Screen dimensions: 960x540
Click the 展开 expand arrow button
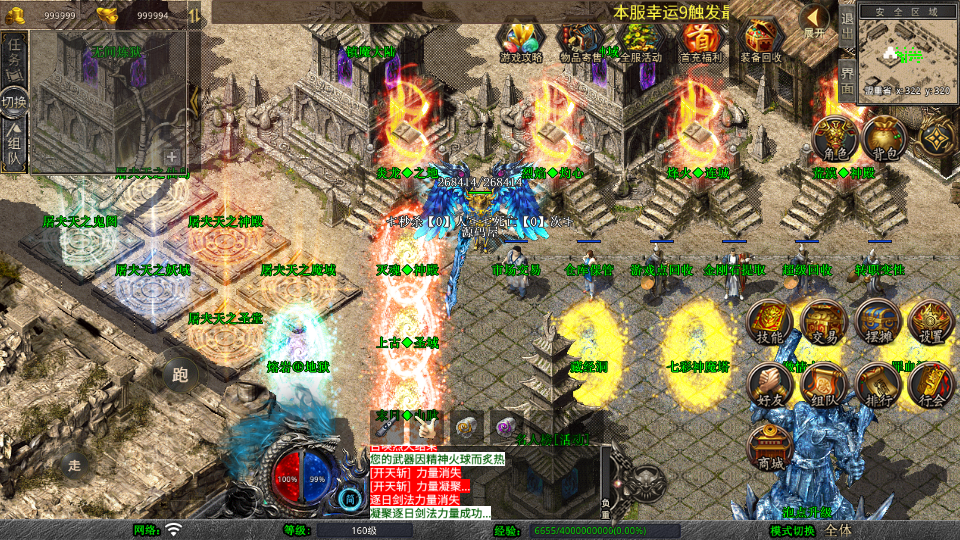tap(816, 20)
